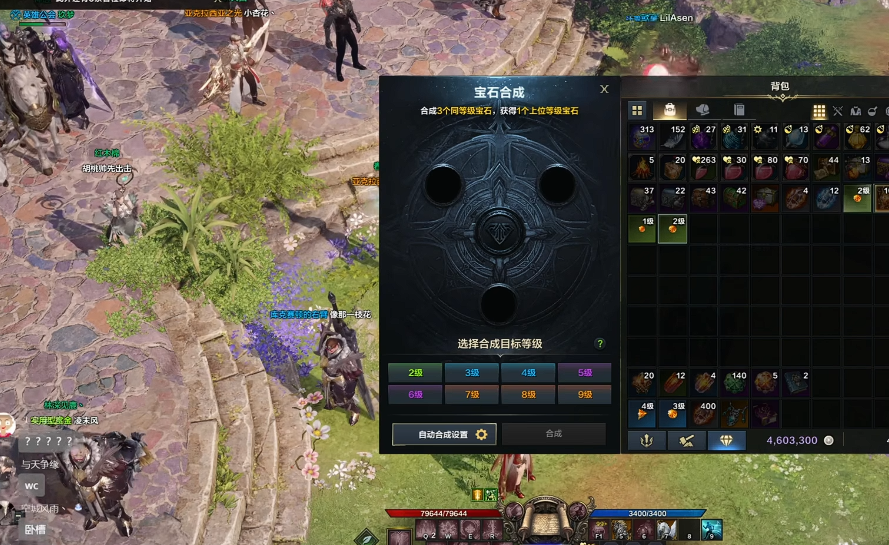The image size is (889, 545).
Task: Click the feather item stack of 152
Action: 673,137
